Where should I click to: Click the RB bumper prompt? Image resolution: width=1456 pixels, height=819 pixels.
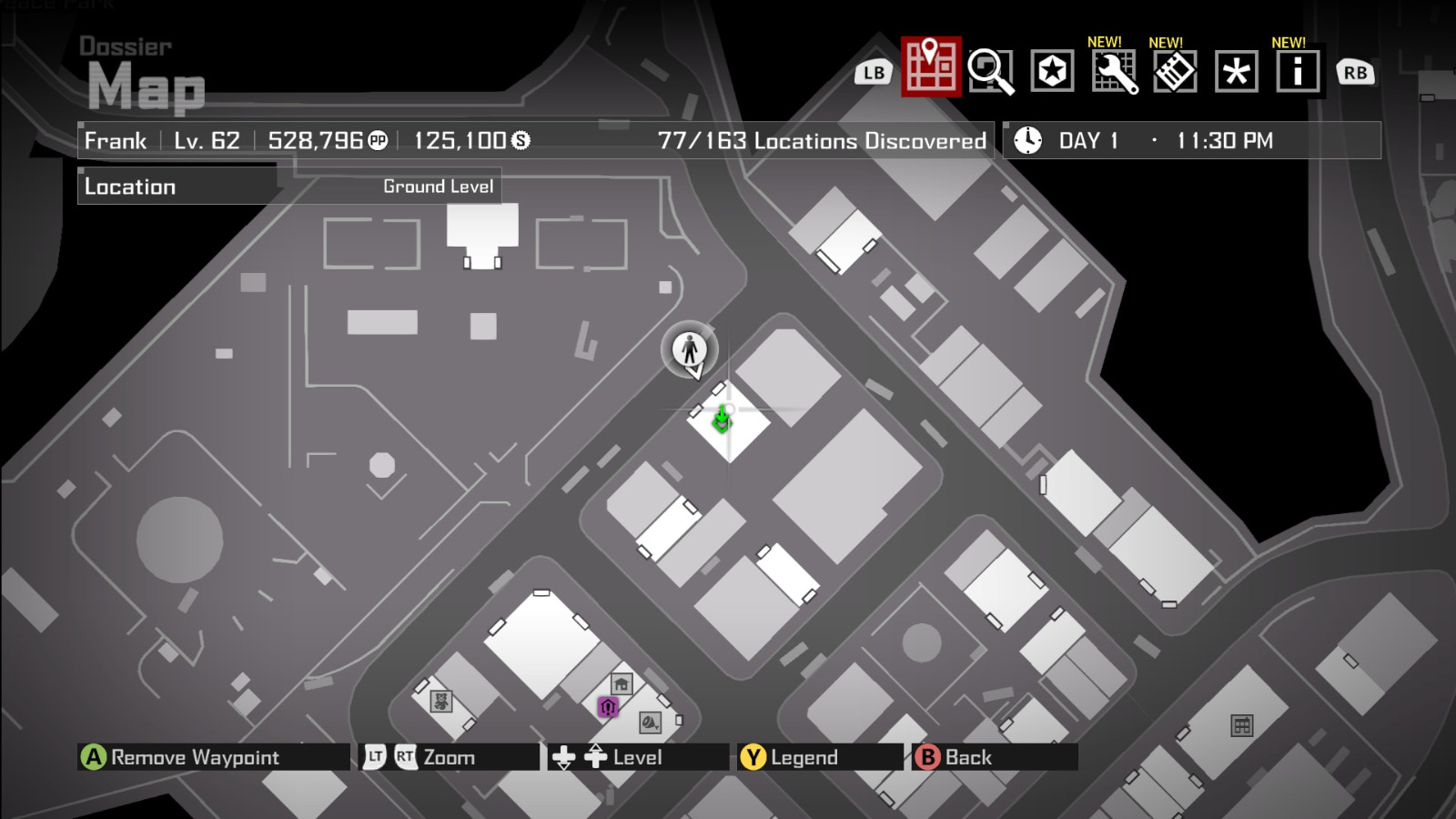click(1355, 72)
